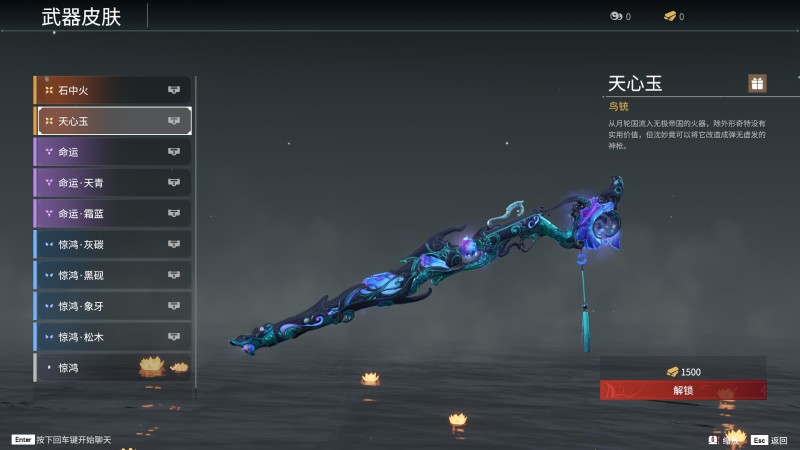This screenshot has width=800, height=450.
Task: Click the red 解锁 unlock button
Action: (683, 390)
